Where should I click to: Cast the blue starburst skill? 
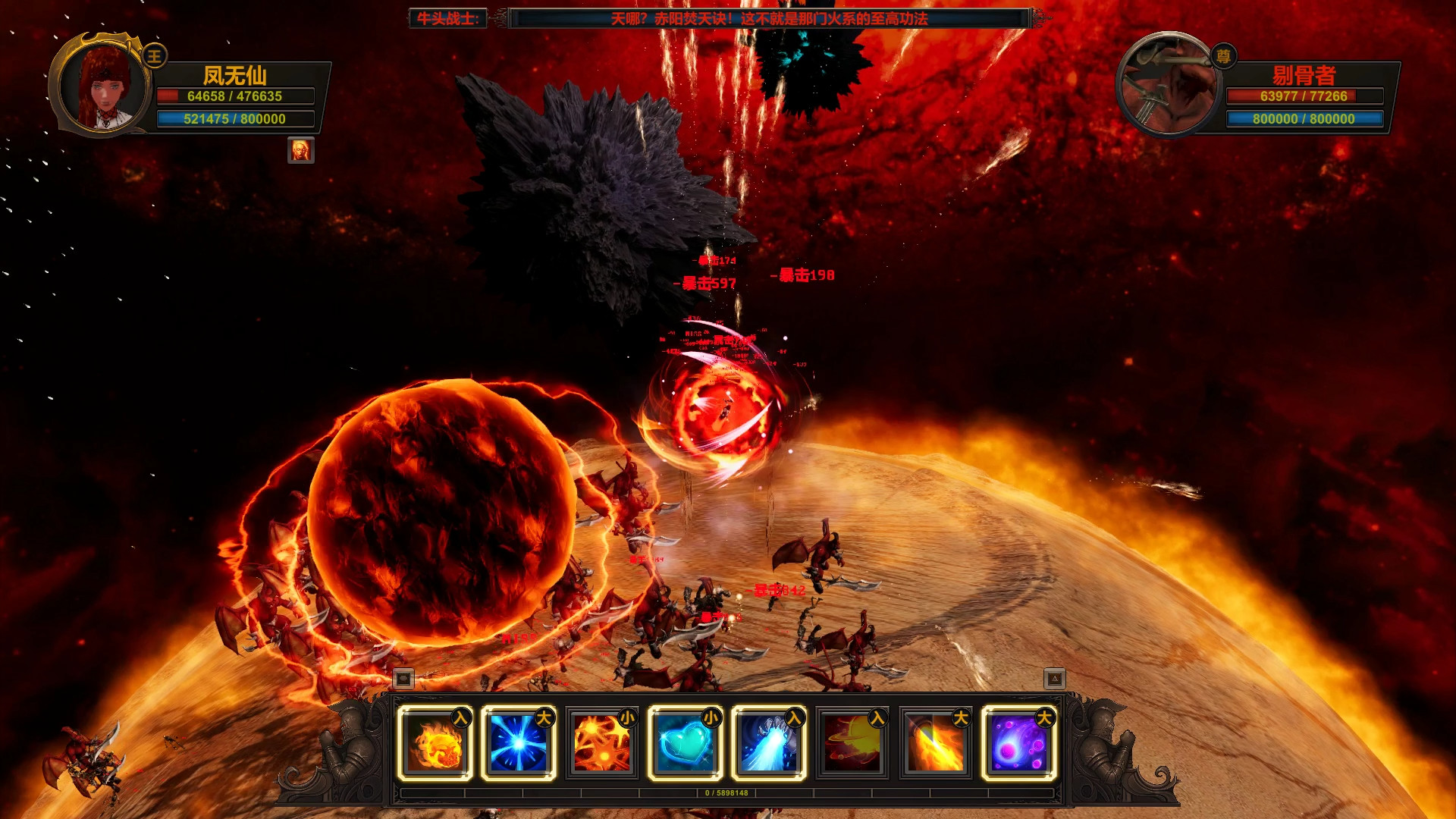[519, 743]
